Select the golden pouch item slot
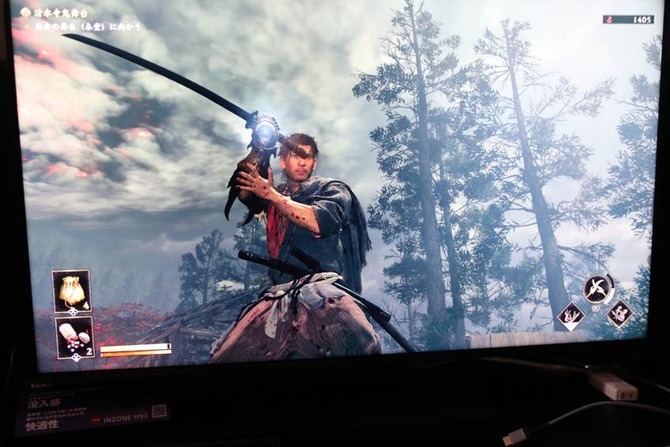The height and width of the screenshot is (447, 670). (x=72, y=290)
